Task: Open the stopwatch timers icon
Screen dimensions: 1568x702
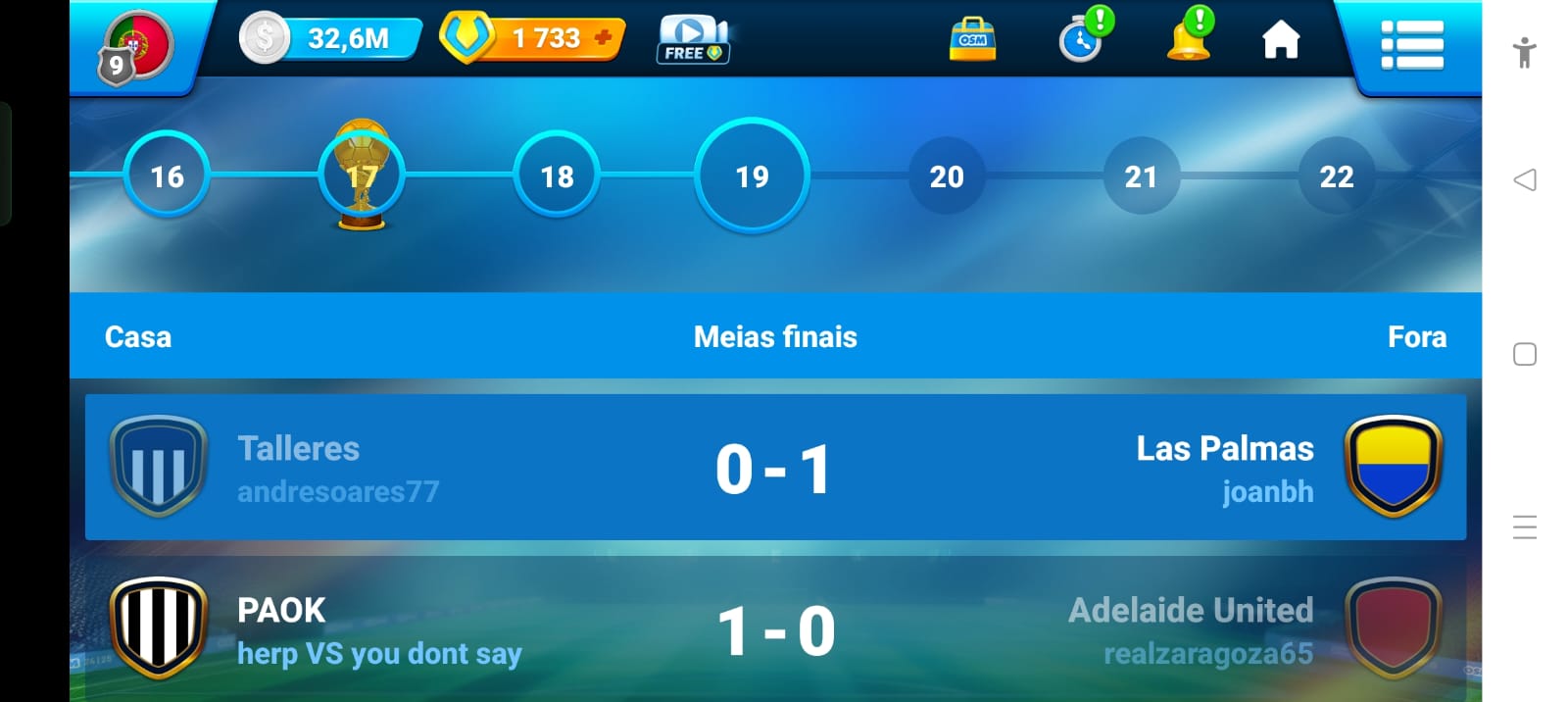Action: pyautogui.click(x=1083, y=40)
